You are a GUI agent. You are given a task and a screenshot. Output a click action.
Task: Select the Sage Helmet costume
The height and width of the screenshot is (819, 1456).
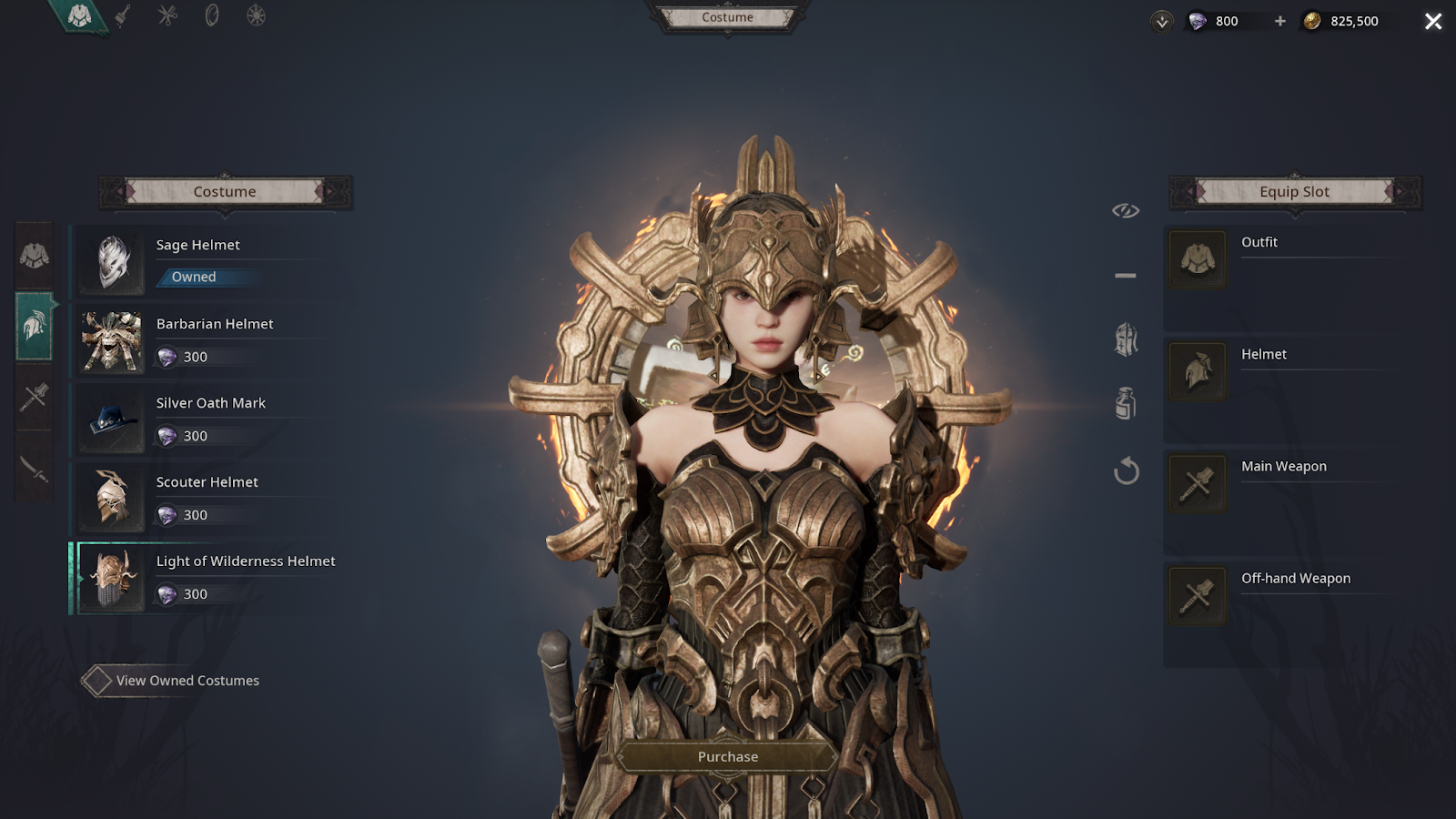(209, 261)
